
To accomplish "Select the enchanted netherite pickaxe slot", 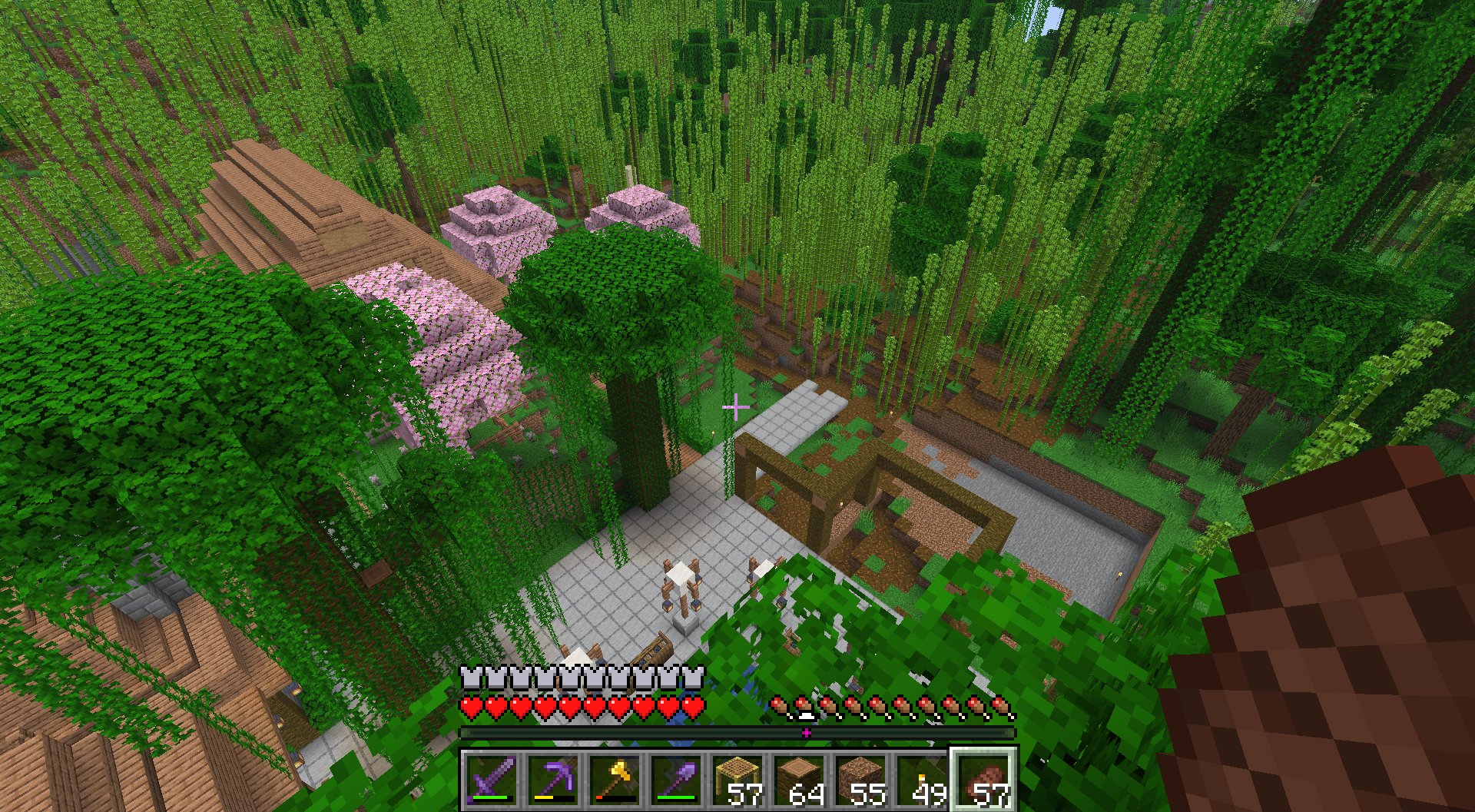I will 554,779.
